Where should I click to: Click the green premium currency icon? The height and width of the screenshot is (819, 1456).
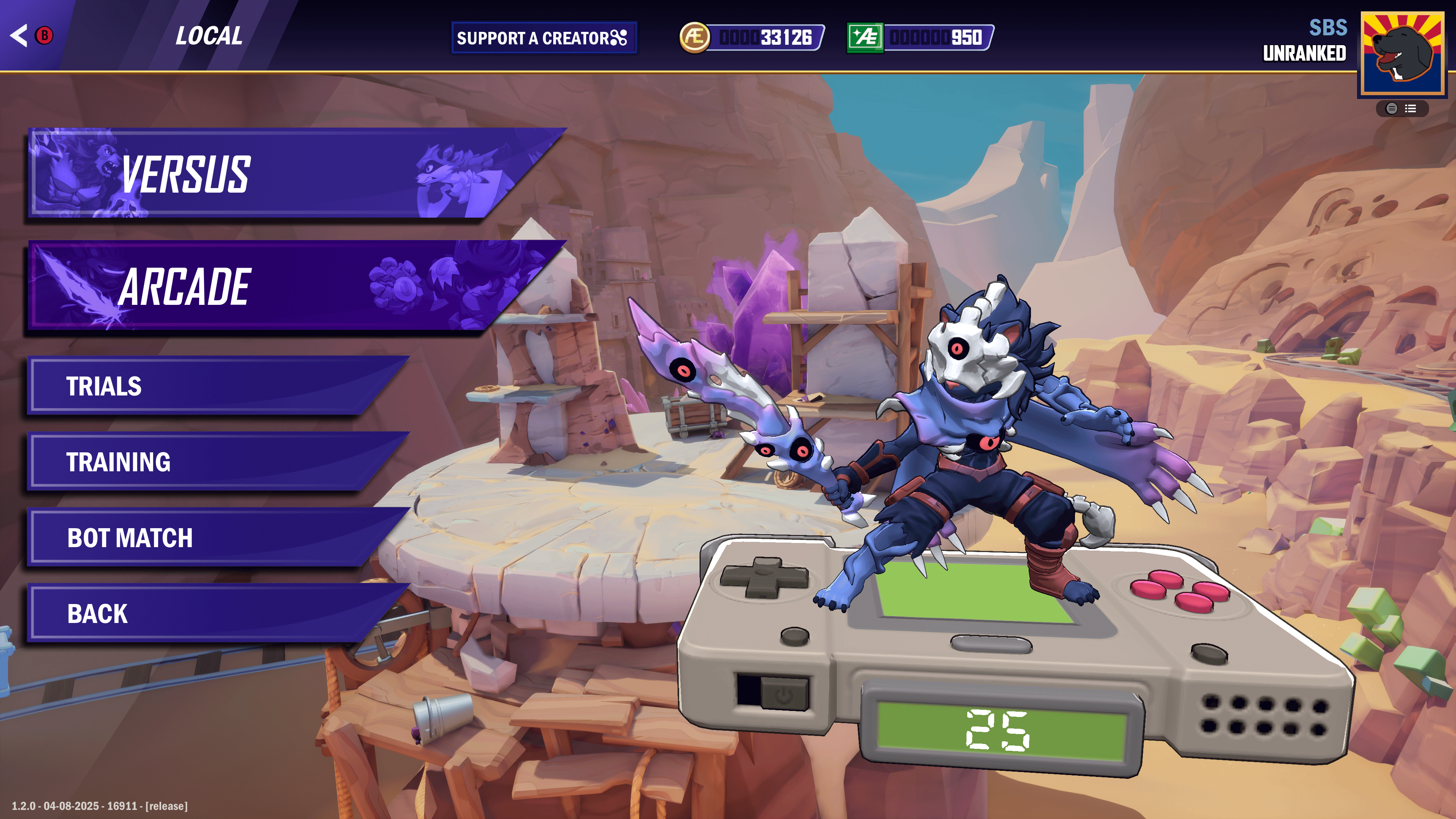tap(865, 38)
